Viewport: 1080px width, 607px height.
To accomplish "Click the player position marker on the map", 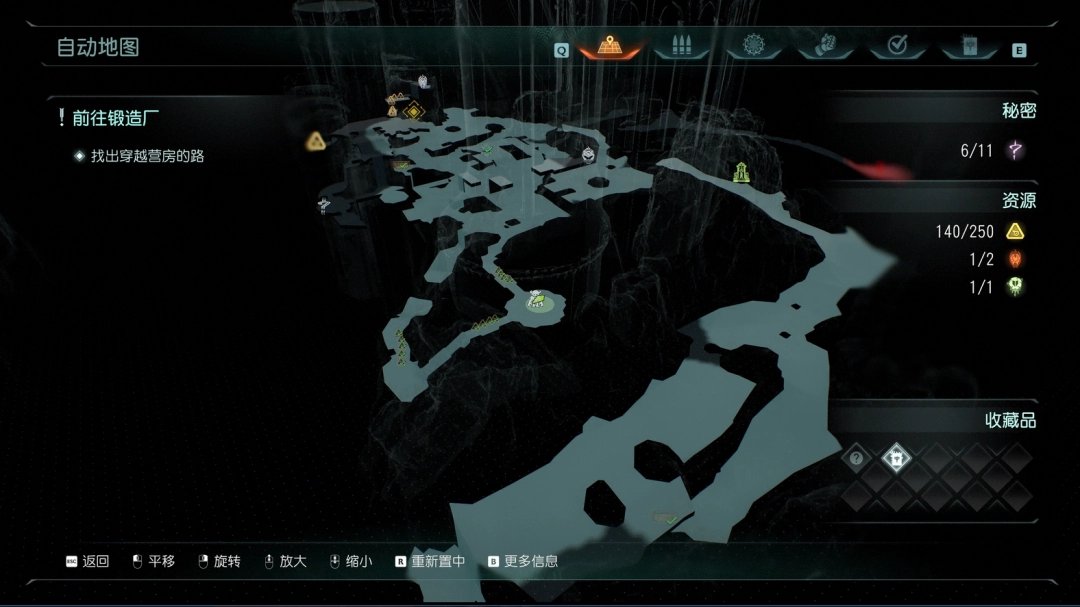I will 538,298.
